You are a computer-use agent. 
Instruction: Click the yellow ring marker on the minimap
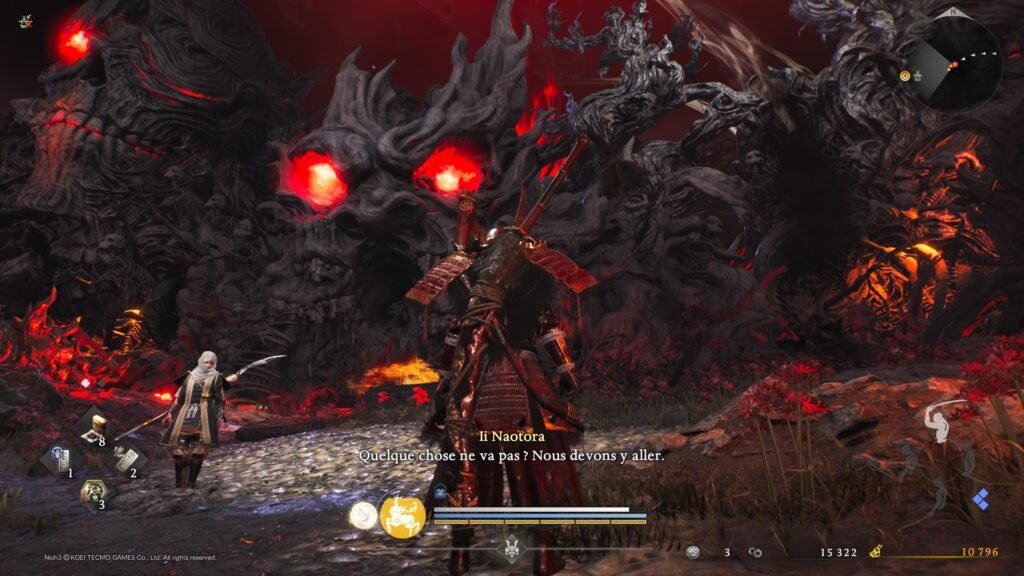tap(905, 75)
